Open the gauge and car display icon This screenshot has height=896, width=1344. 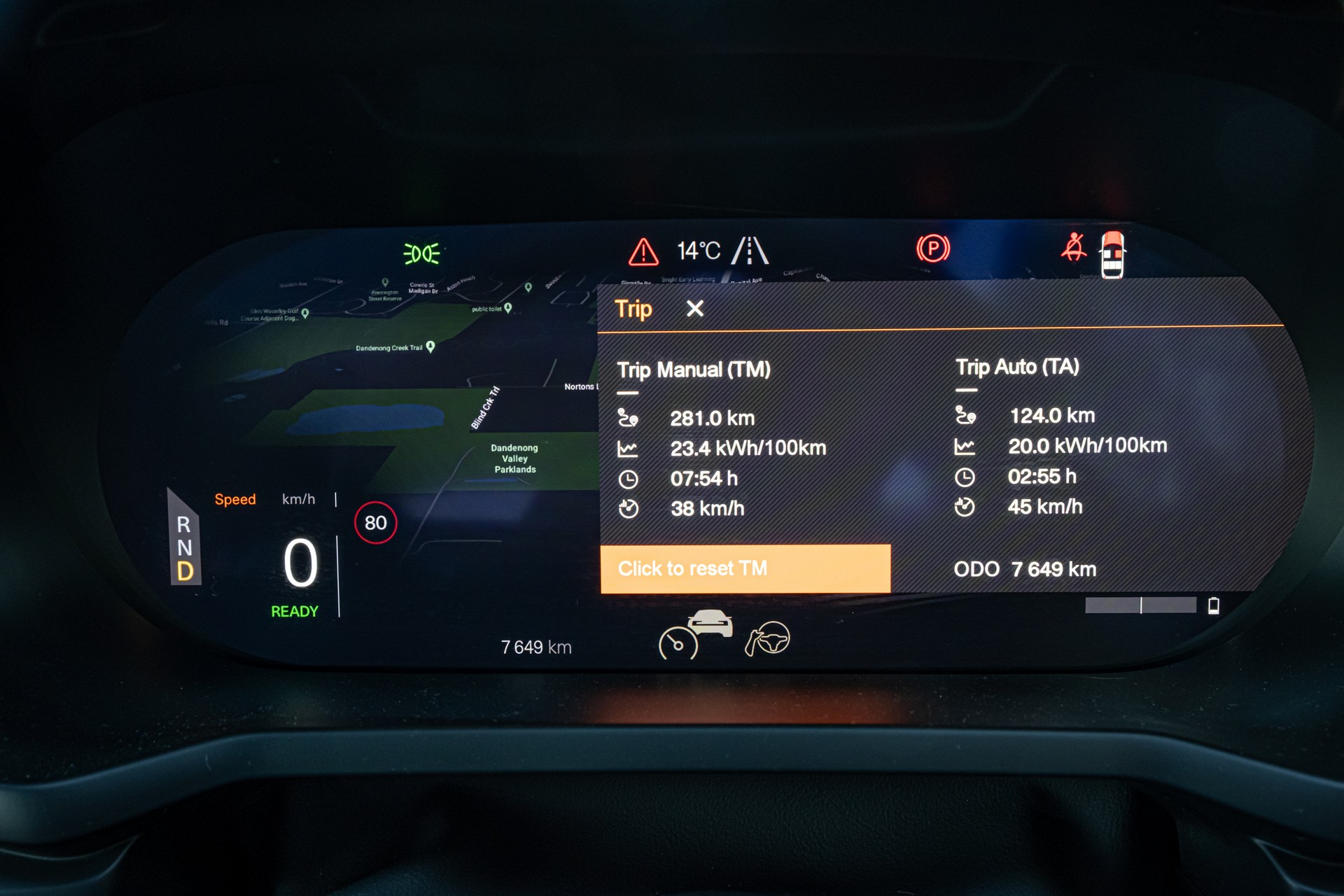(695, 634)
